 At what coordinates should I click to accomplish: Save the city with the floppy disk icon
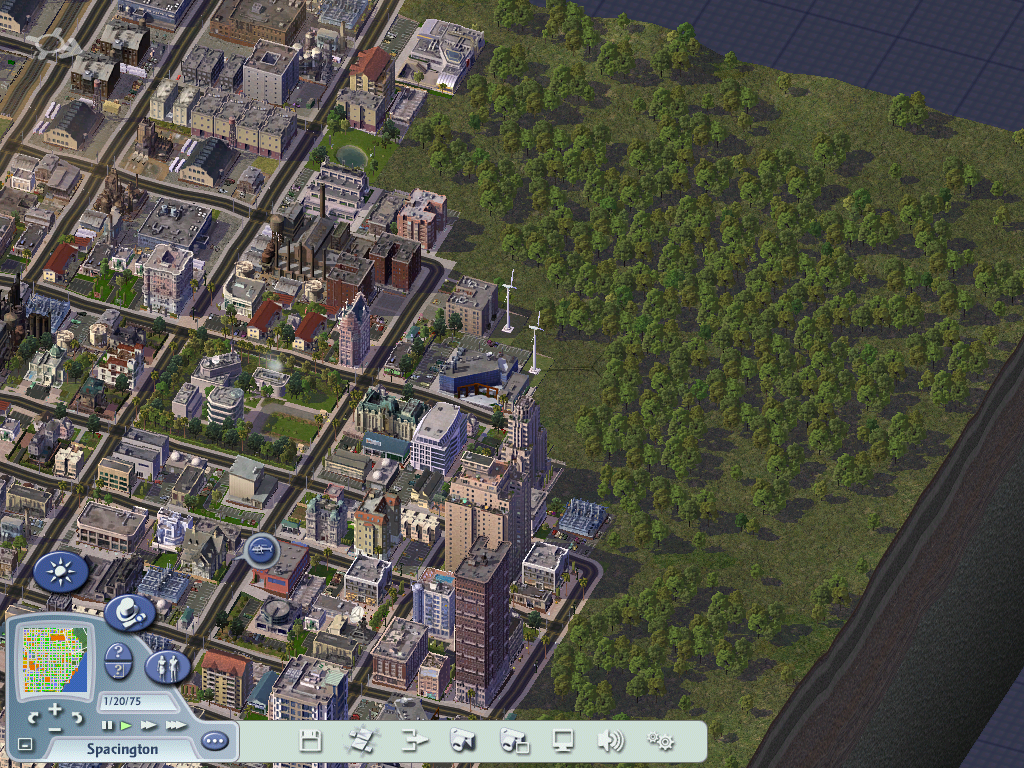coord(310,741)
